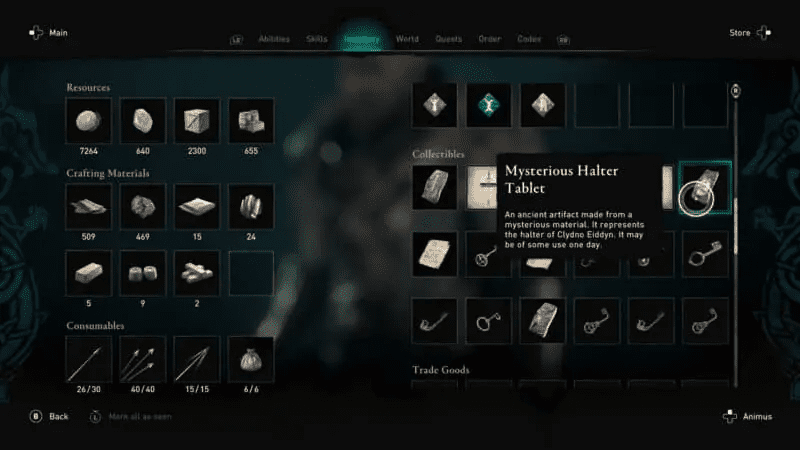Select the crate resource with 2300
The height and width of the screenshot is (450, 800).
tap(196, 120)
